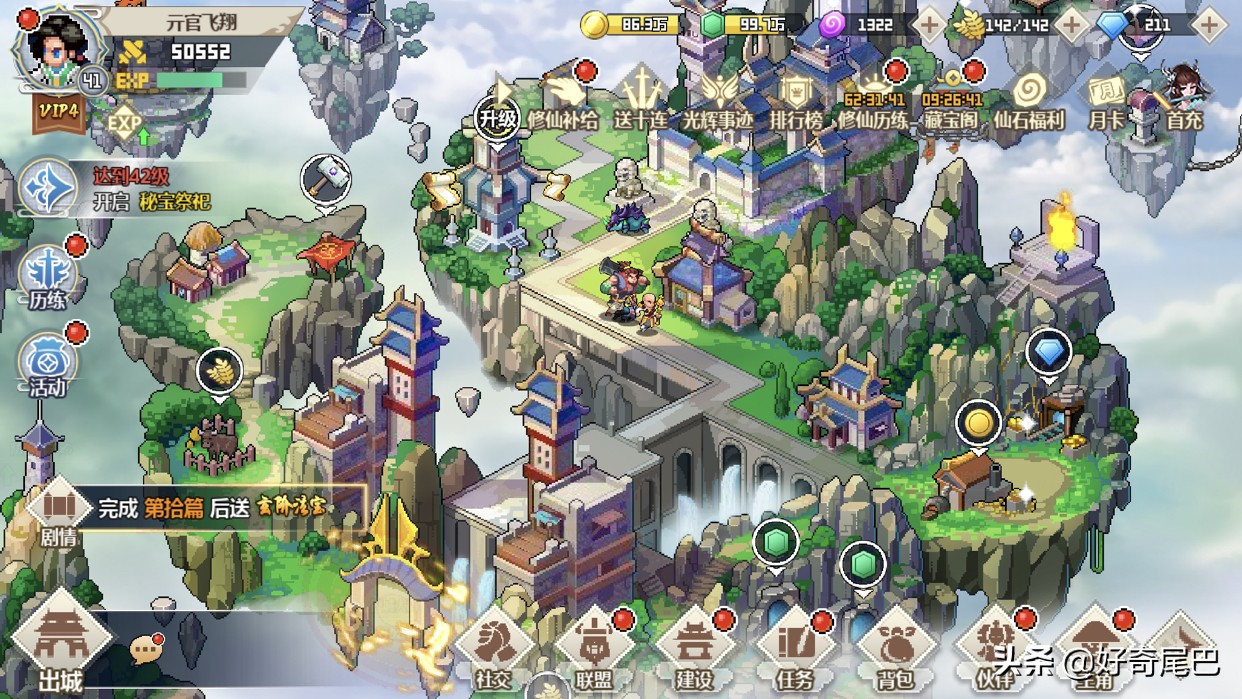Screen dimensions: 1242x699
Task: Open the chat speech bubble
Action: (147, 649)
